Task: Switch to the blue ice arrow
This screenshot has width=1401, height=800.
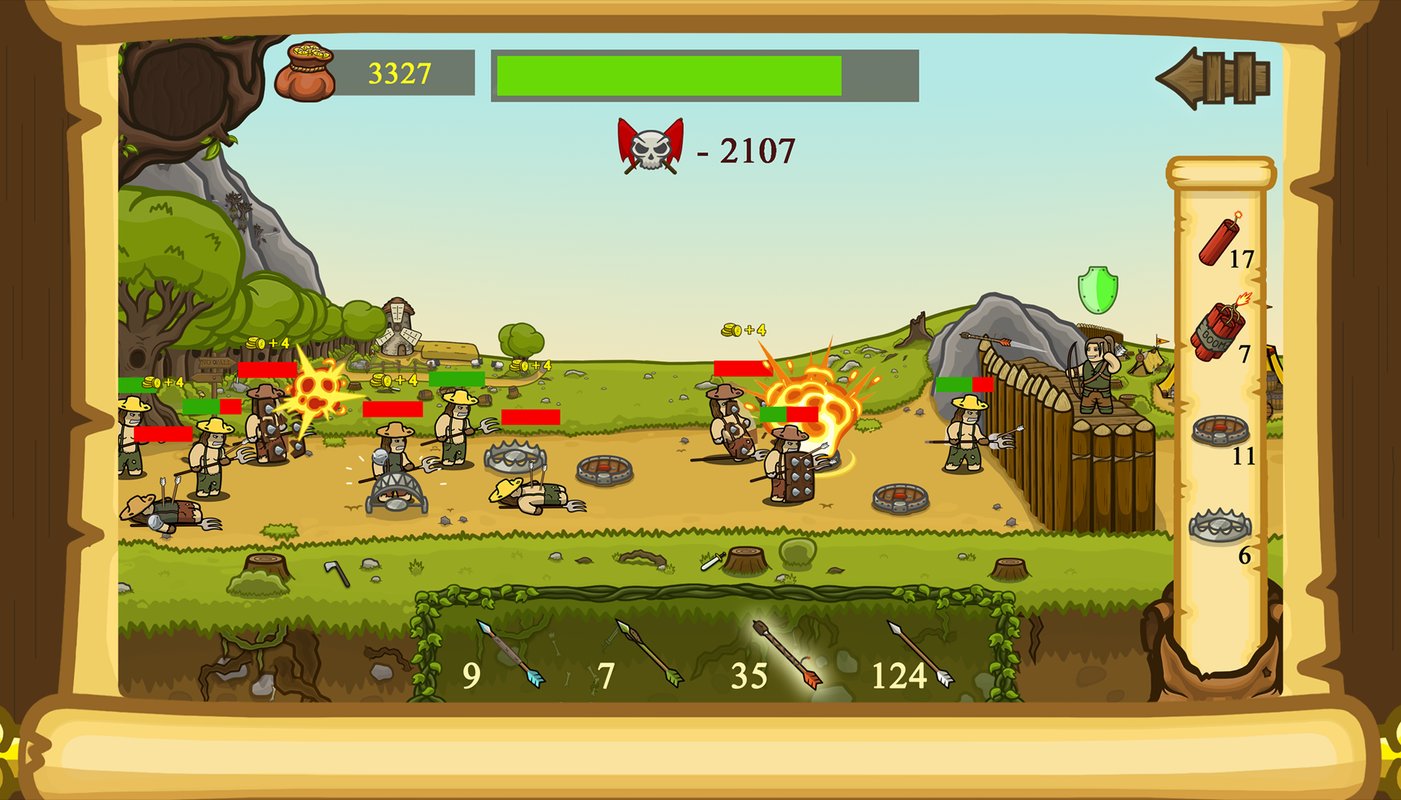Action: click(x=511, y=653)
